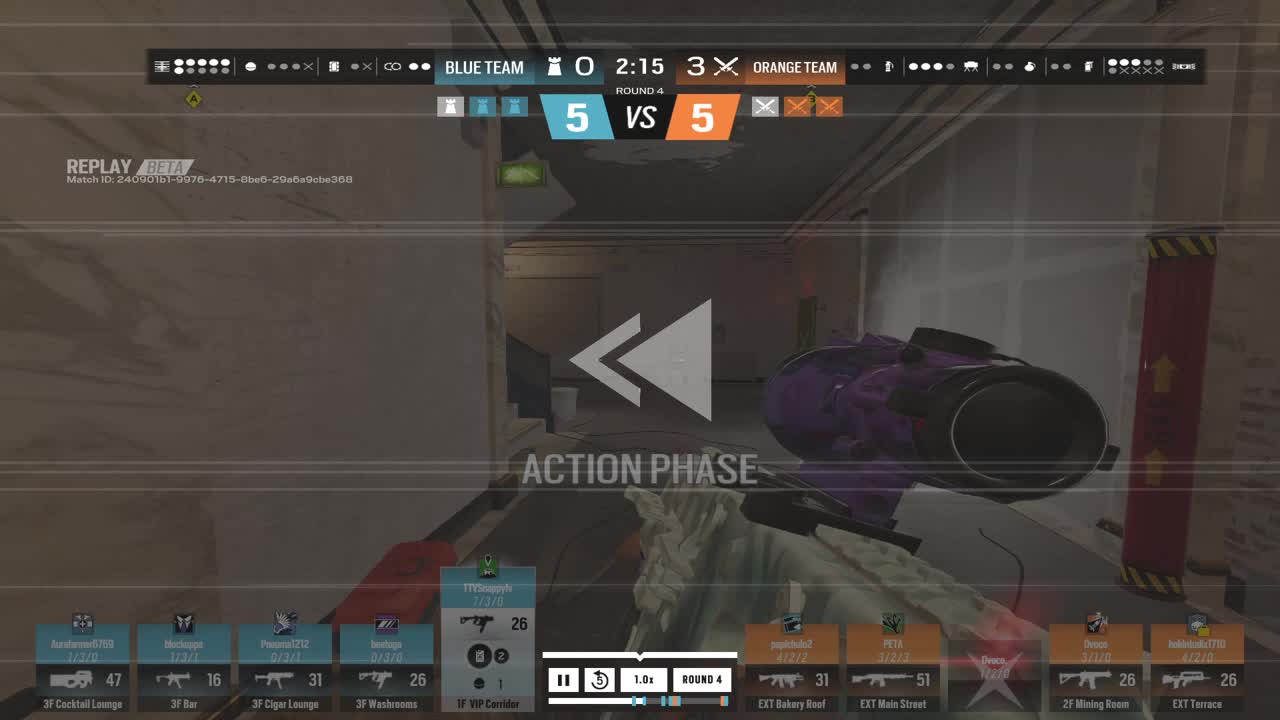Viewport: 1280px width, 720px height.
Task: Rewind the replay 5 seconds
Action: tap(599, 679)
